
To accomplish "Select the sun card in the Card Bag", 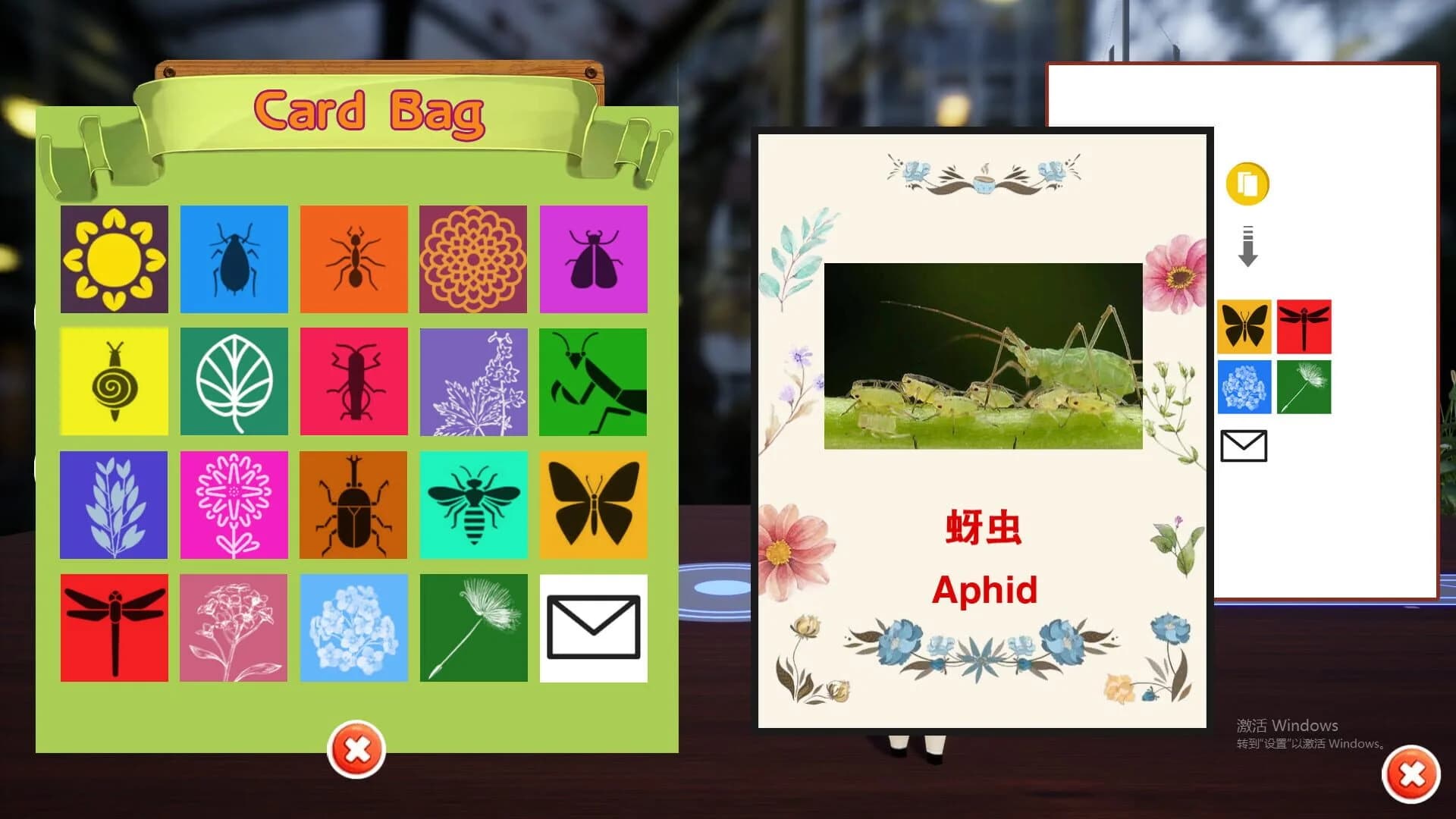I will tap(113, 259).
